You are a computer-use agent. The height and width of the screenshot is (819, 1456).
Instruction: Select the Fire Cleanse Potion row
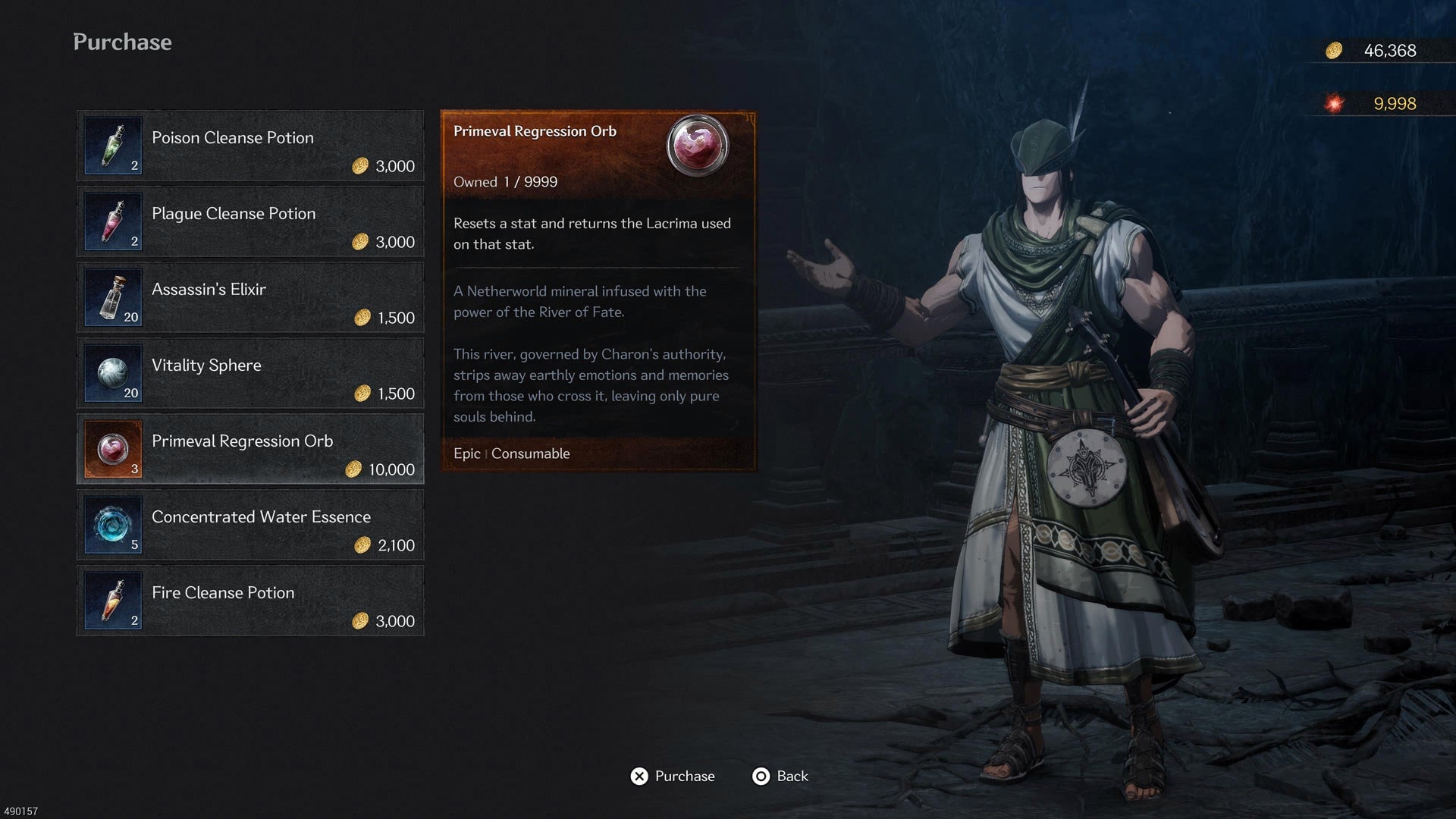250,601
